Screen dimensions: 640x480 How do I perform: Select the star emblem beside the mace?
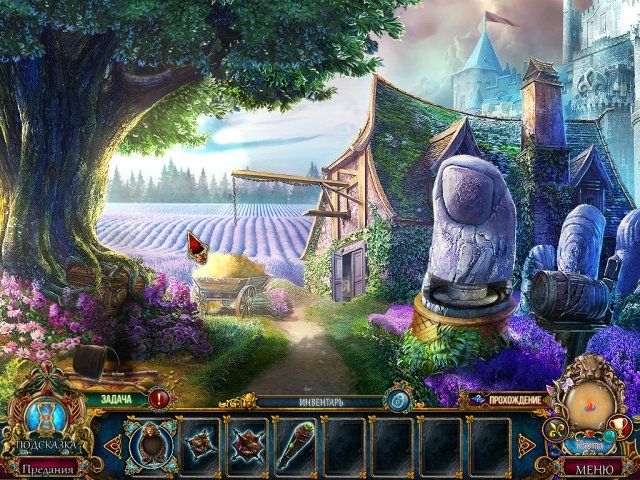click(247, 441)
